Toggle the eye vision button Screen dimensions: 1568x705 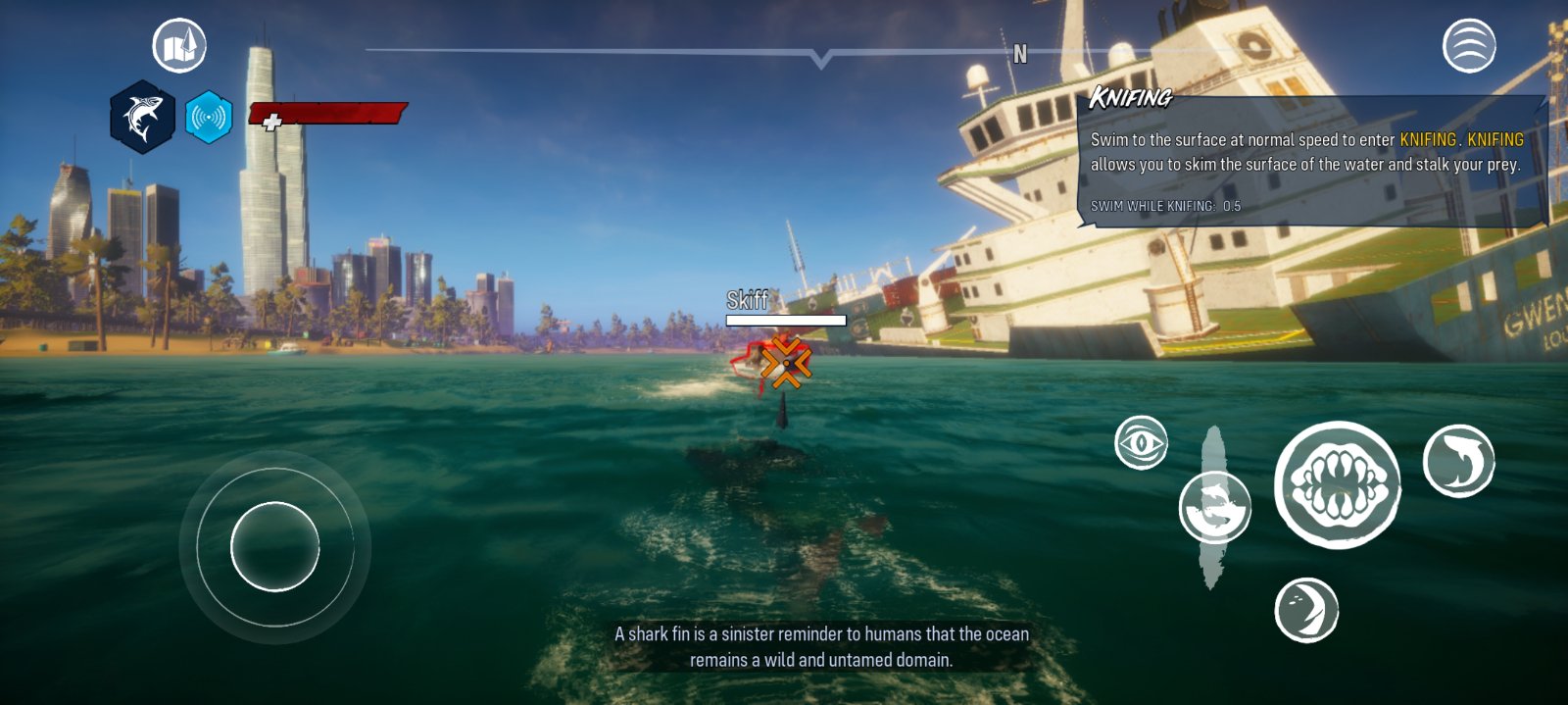(1142, 443)
